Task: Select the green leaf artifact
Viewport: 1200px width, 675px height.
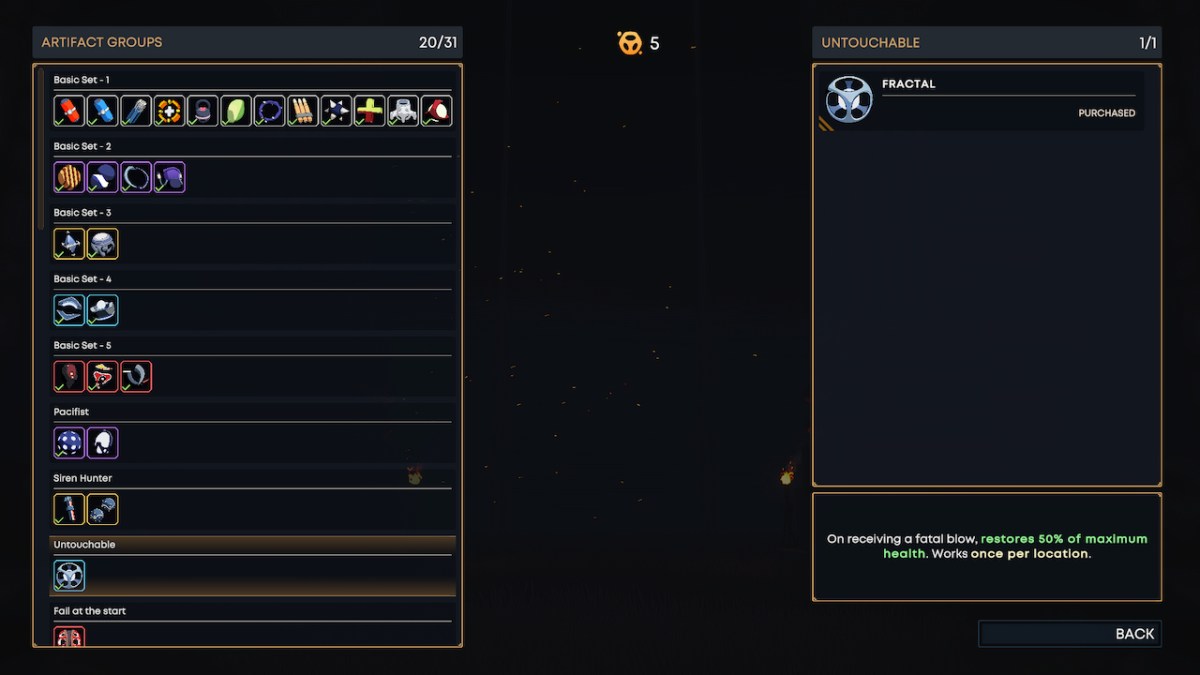Action: coord(236,110)
